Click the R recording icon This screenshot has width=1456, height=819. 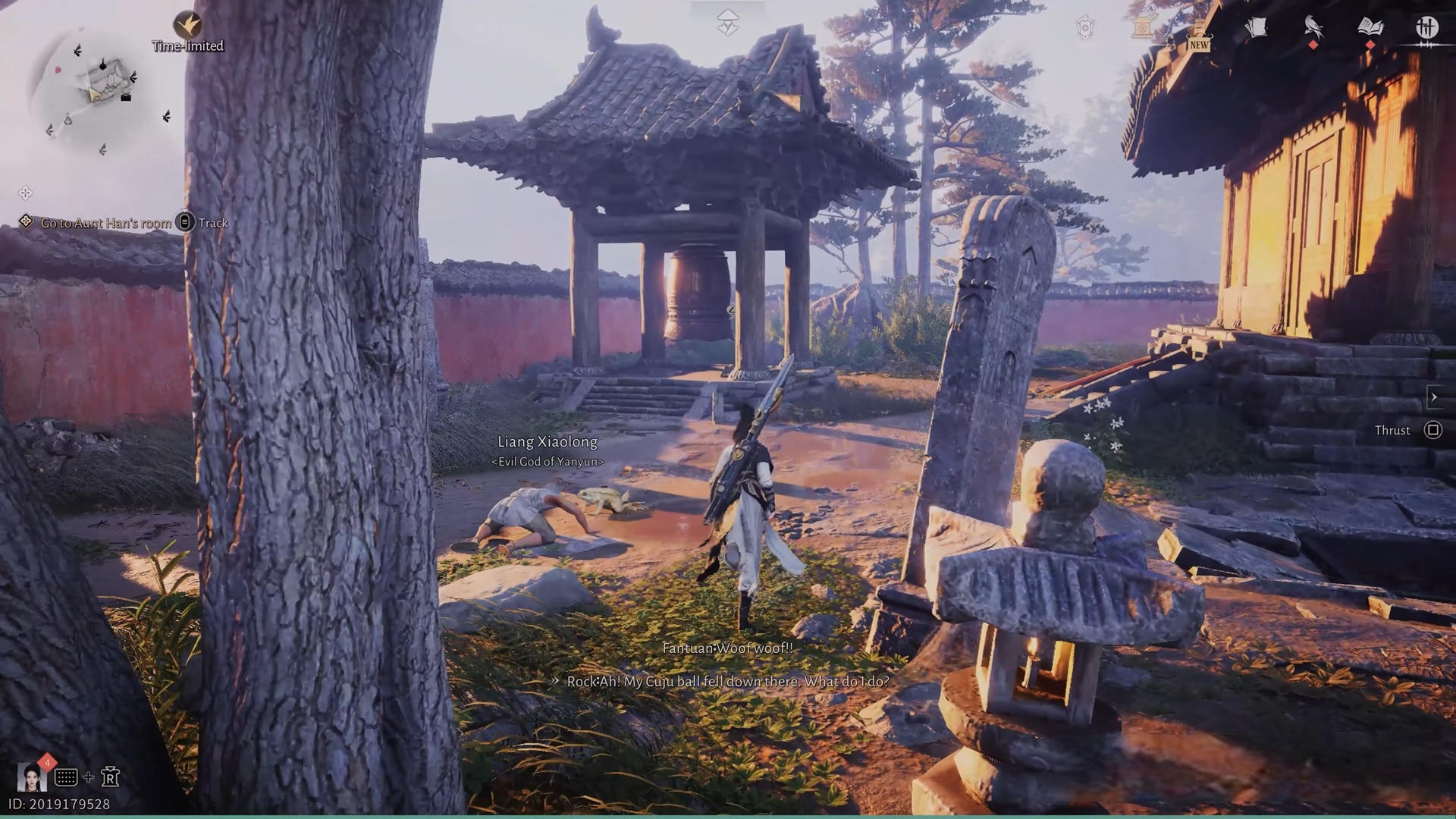(111, 777)
